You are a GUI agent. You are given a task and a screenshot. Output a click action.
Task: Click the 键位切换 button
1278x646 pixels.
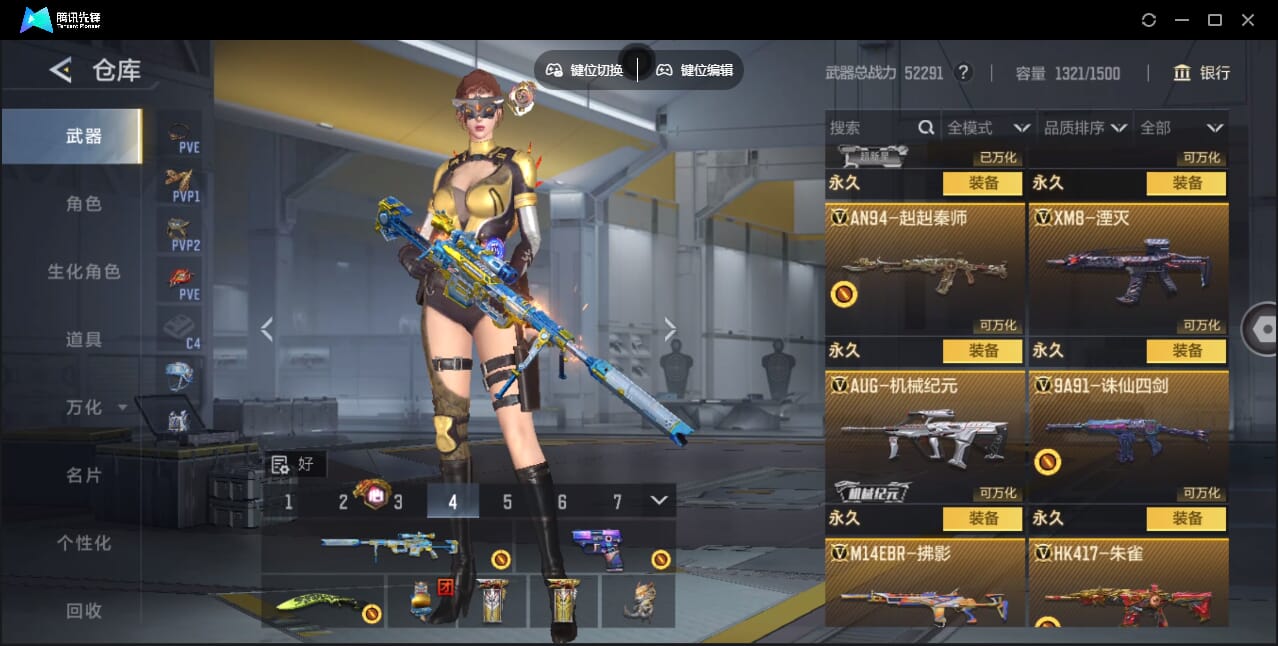tap(585, 70)
